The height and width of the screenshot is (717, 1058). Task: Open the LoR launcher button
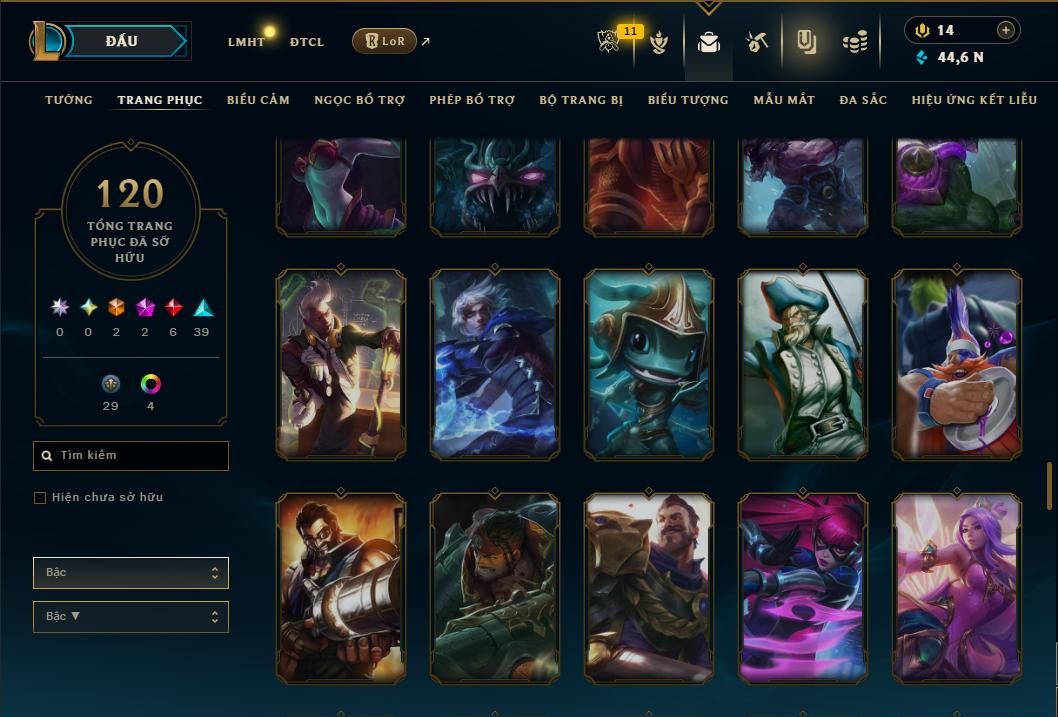[x=384, y=41]
